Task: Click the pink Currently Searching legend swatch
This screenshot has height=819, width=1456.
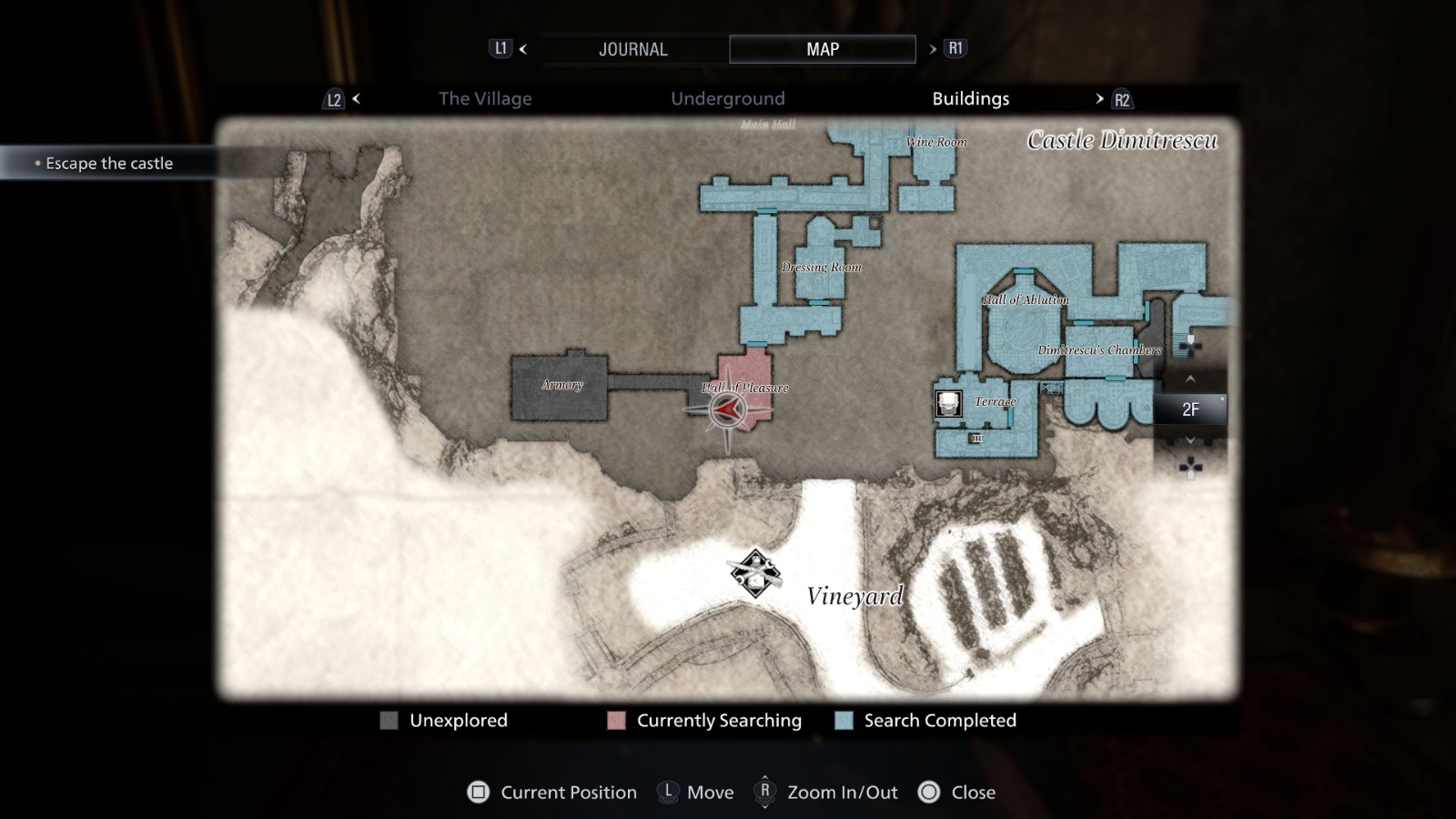Action: pyautogui.click(x=616, y=721)
